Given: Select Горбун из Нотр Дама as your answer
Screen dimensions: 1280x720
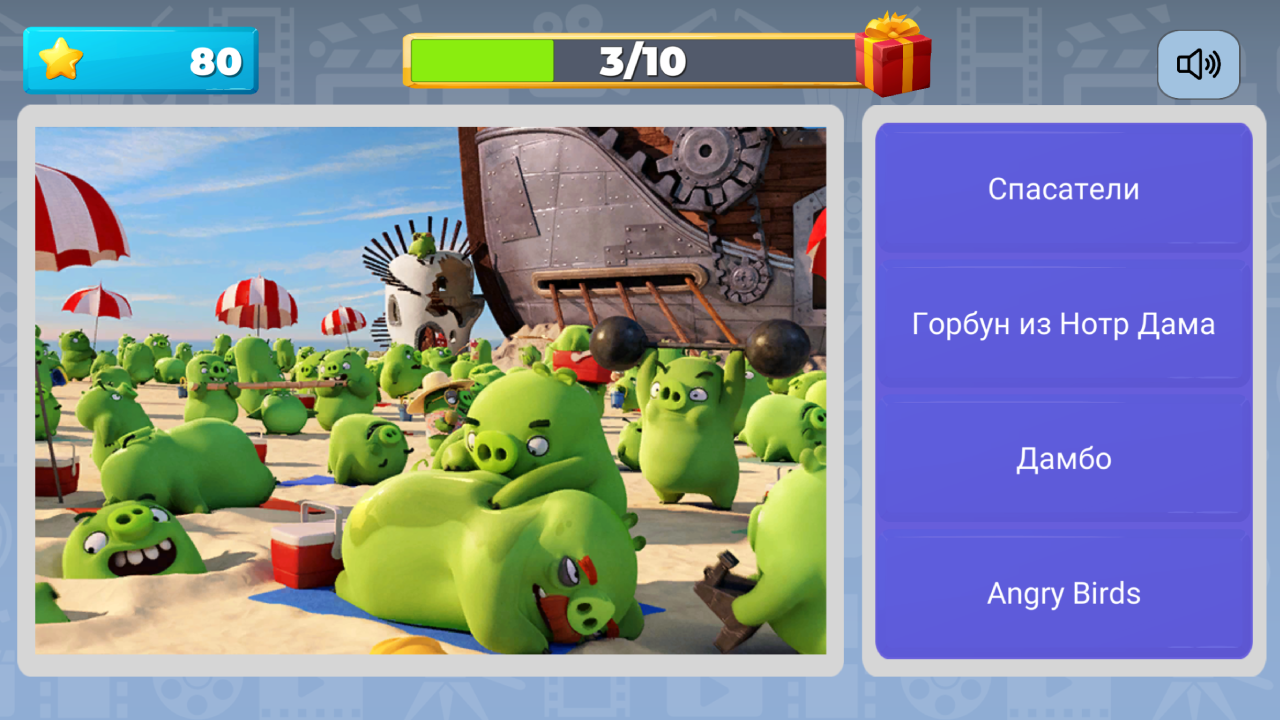Looking at the screenshot, I should pyautogui.click(x=1063, y=323).
